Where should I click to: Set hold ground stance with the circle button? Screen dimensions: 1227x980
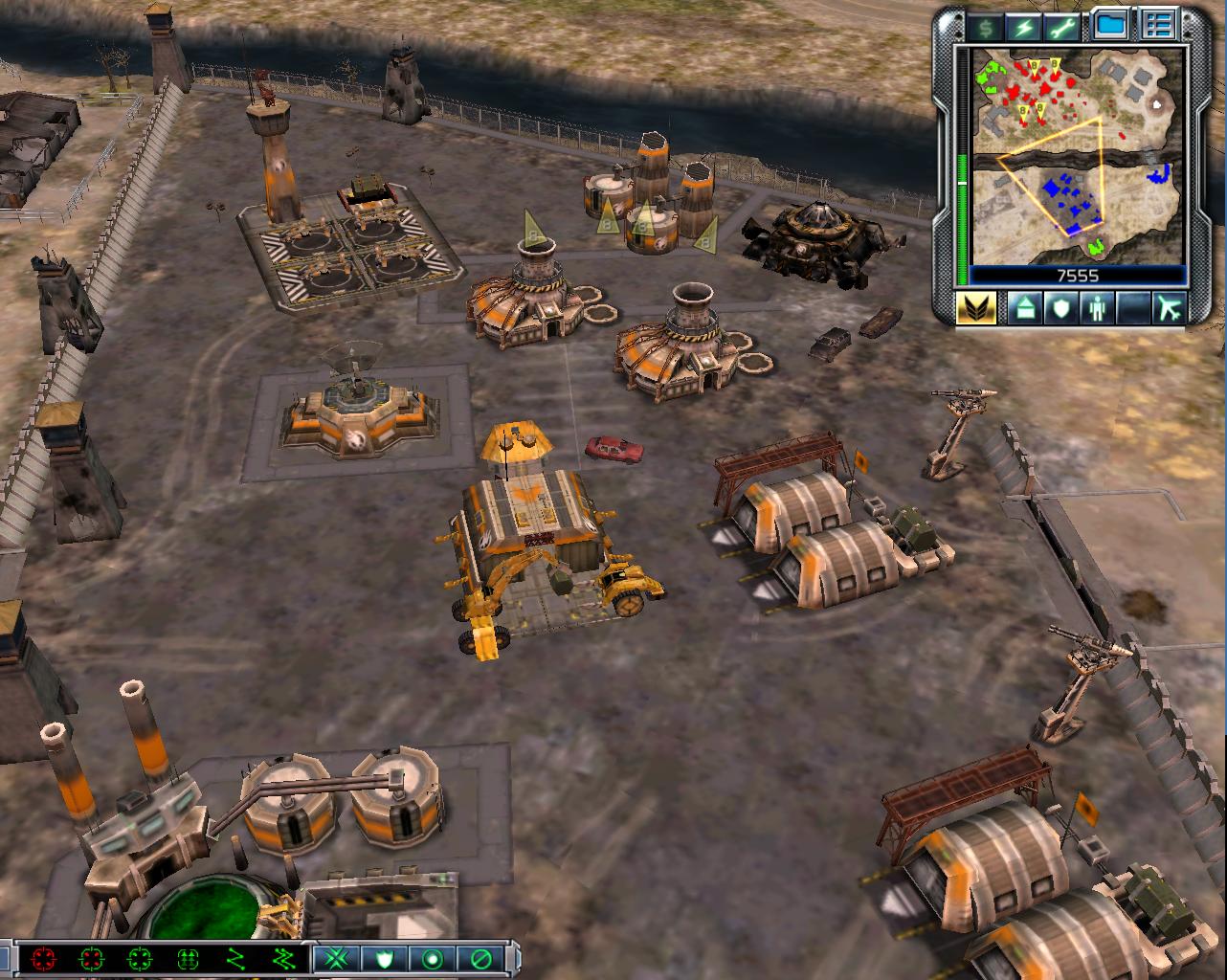click(x=432, y=958)
